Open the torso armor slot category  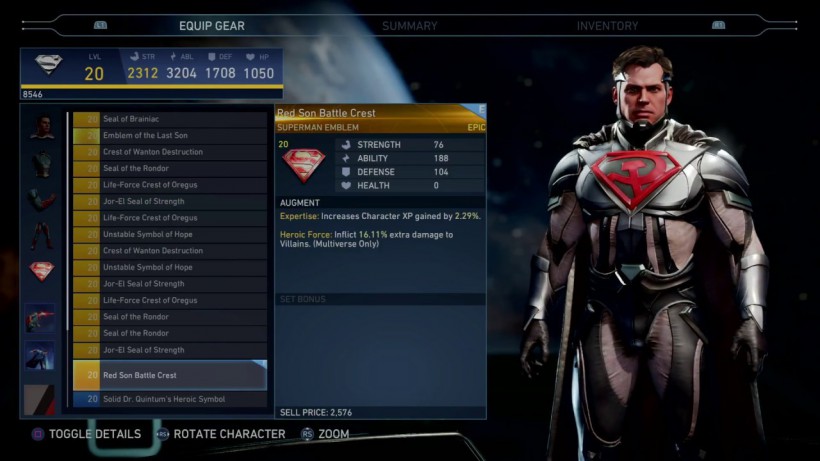(x=41, y=163)
